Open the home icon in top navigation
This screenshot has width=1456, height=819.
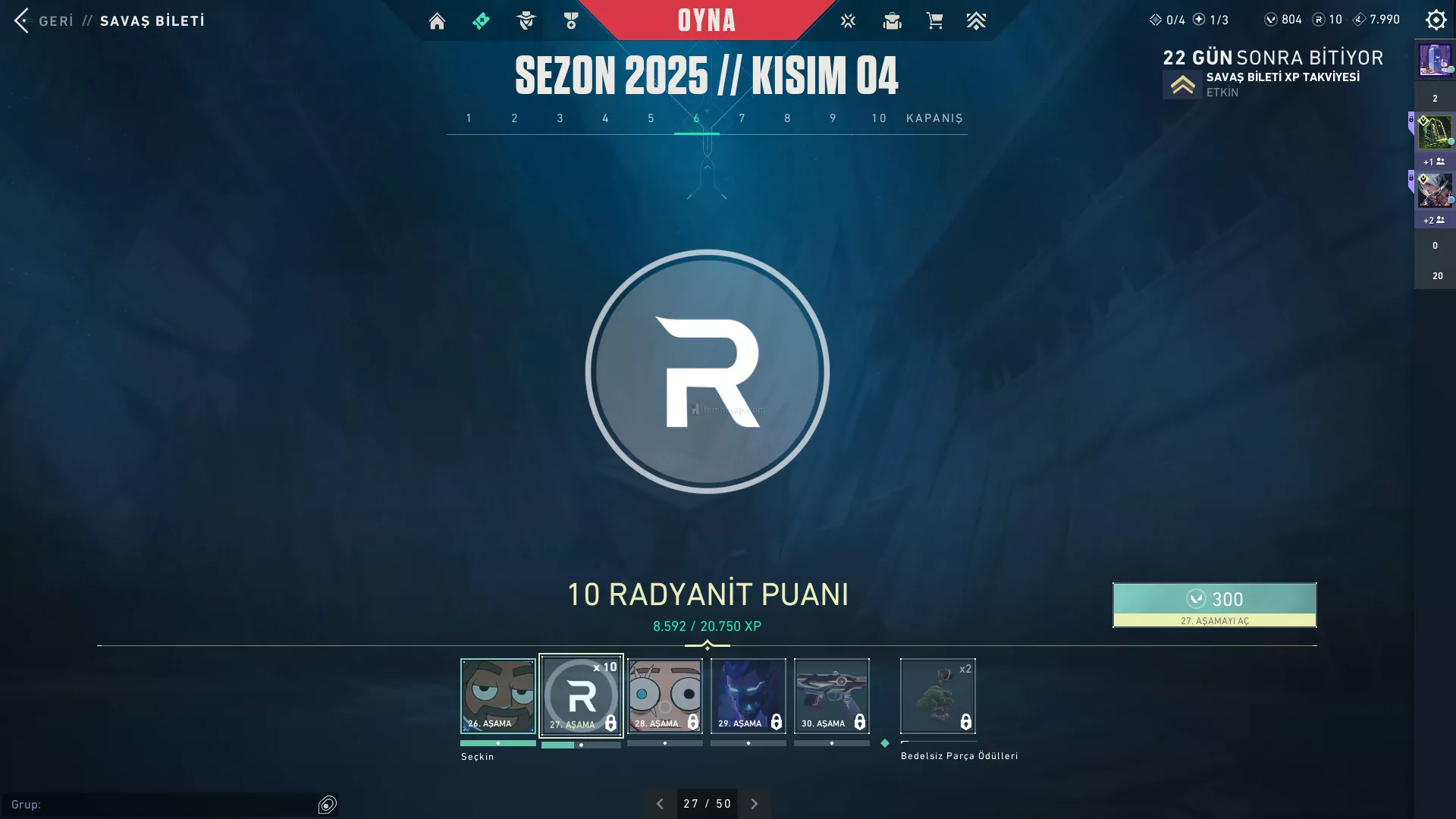[x=437, y=21]
